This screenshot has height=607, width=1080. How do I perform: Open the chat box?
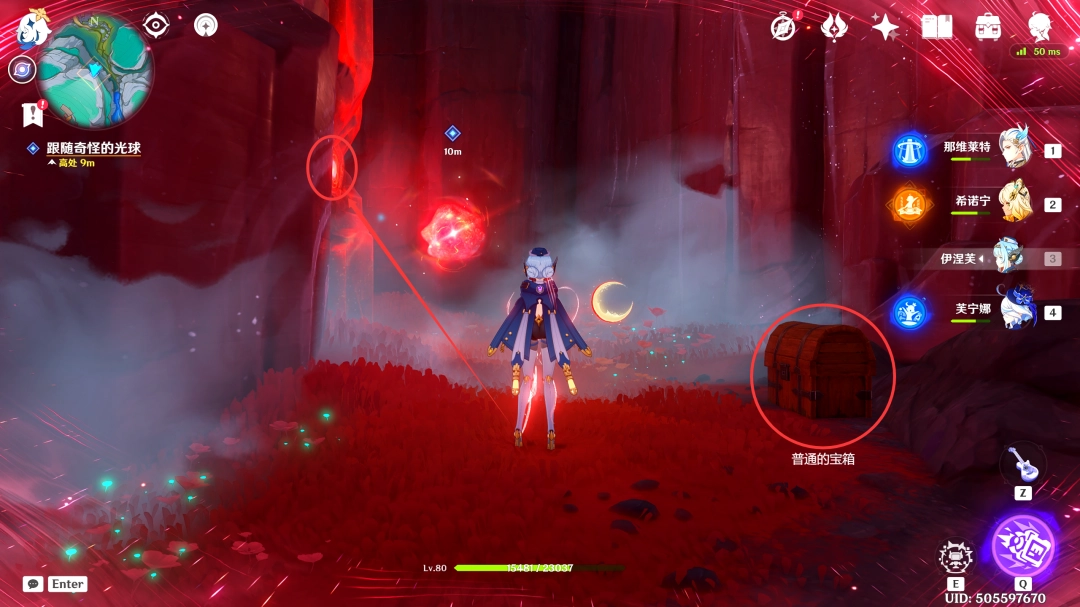click(x=33, y=583)
